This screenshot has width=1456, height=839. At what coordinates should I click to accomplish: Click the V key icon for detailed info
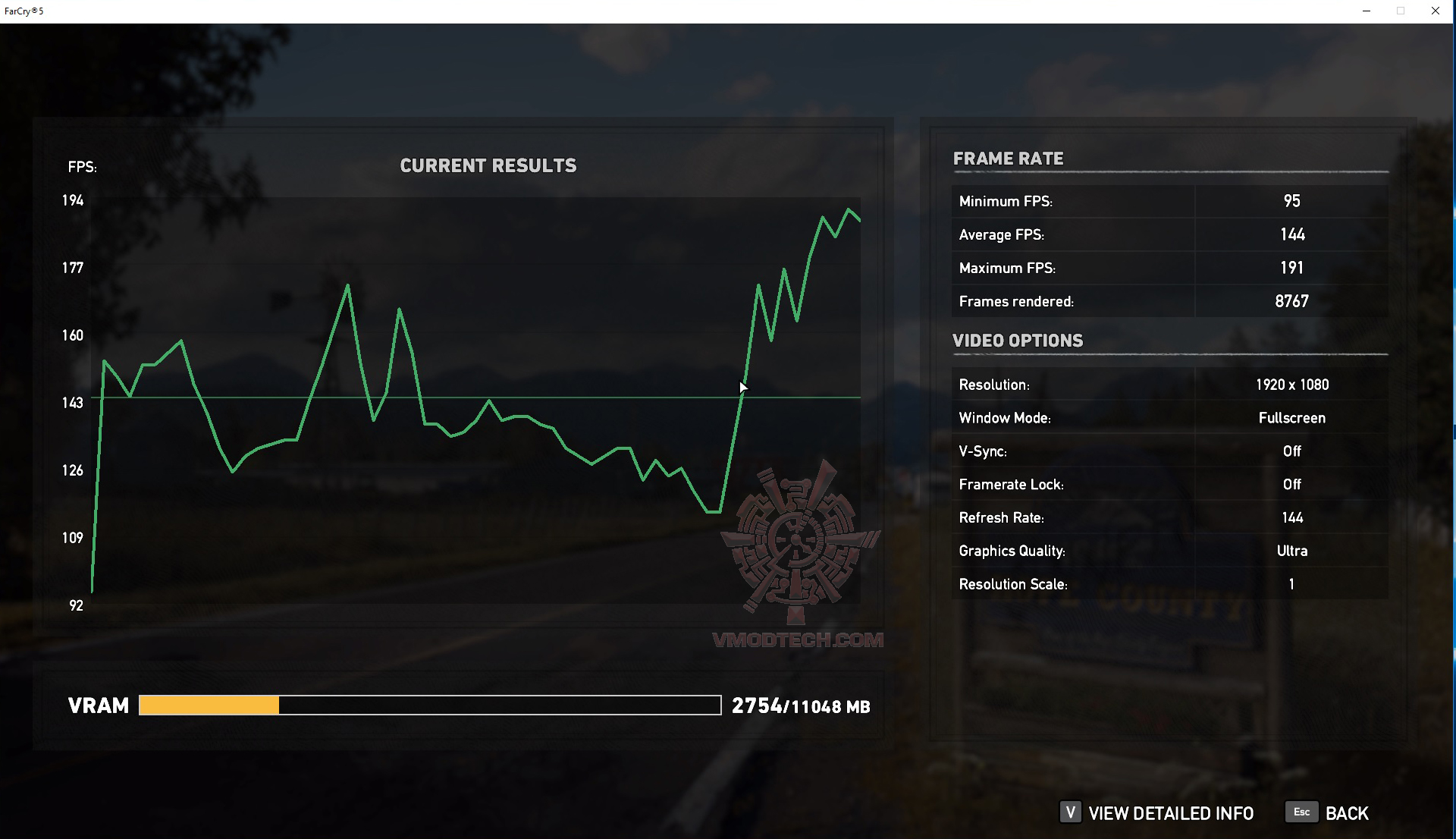pyautogui.click(x=1072, y=813)
